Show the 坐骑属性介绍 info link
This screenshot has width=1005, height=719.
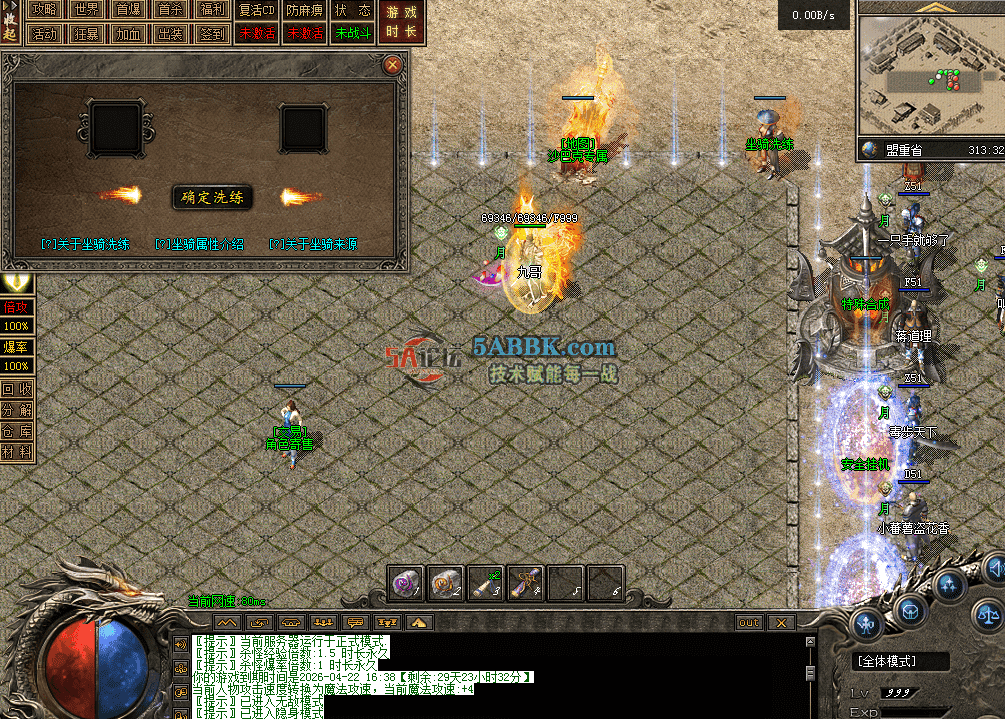(x=199, y=244)
